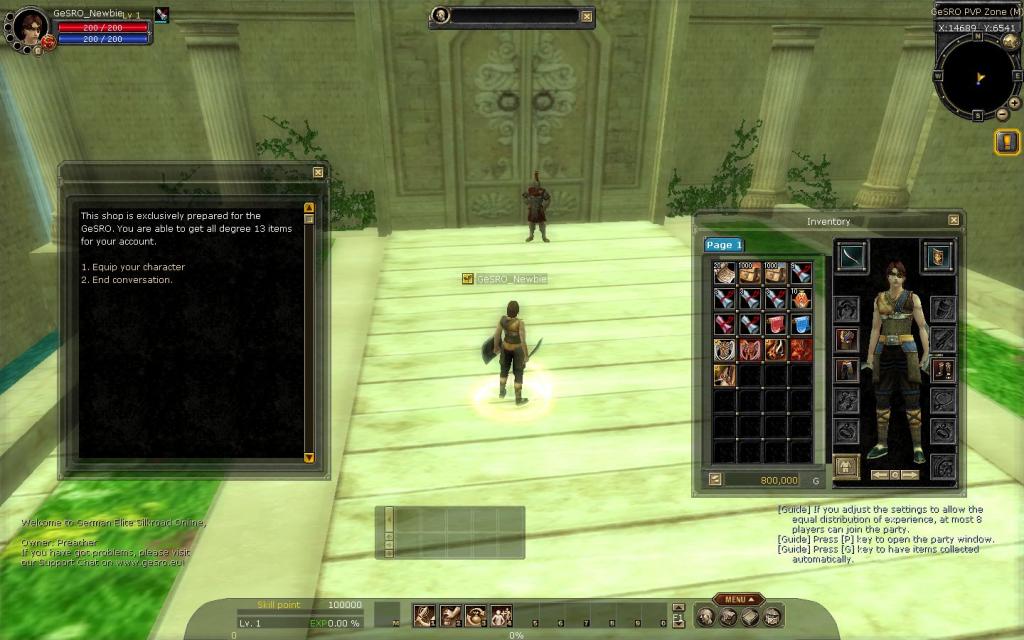The height and width of the screenshot is (640, 1024).
Task: Select the blue banner item in inventory
Action: 801,324
